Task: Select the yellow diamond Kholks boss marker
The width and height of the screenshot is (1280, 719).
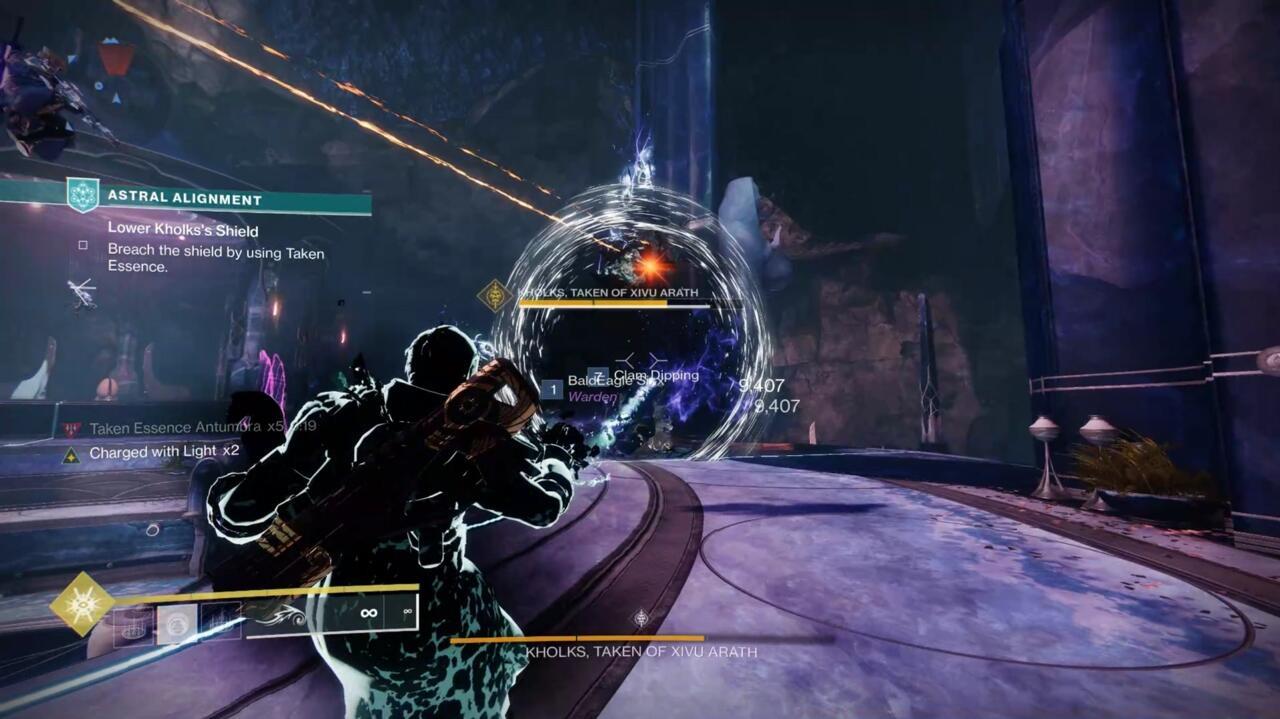Action: click(x=495, y=295)
